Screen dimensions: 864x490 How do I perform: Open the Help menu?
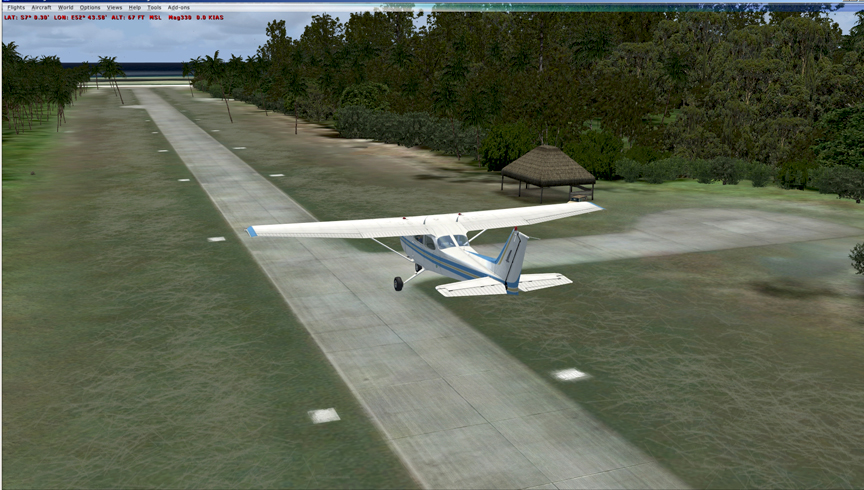(x=135, y=7)
